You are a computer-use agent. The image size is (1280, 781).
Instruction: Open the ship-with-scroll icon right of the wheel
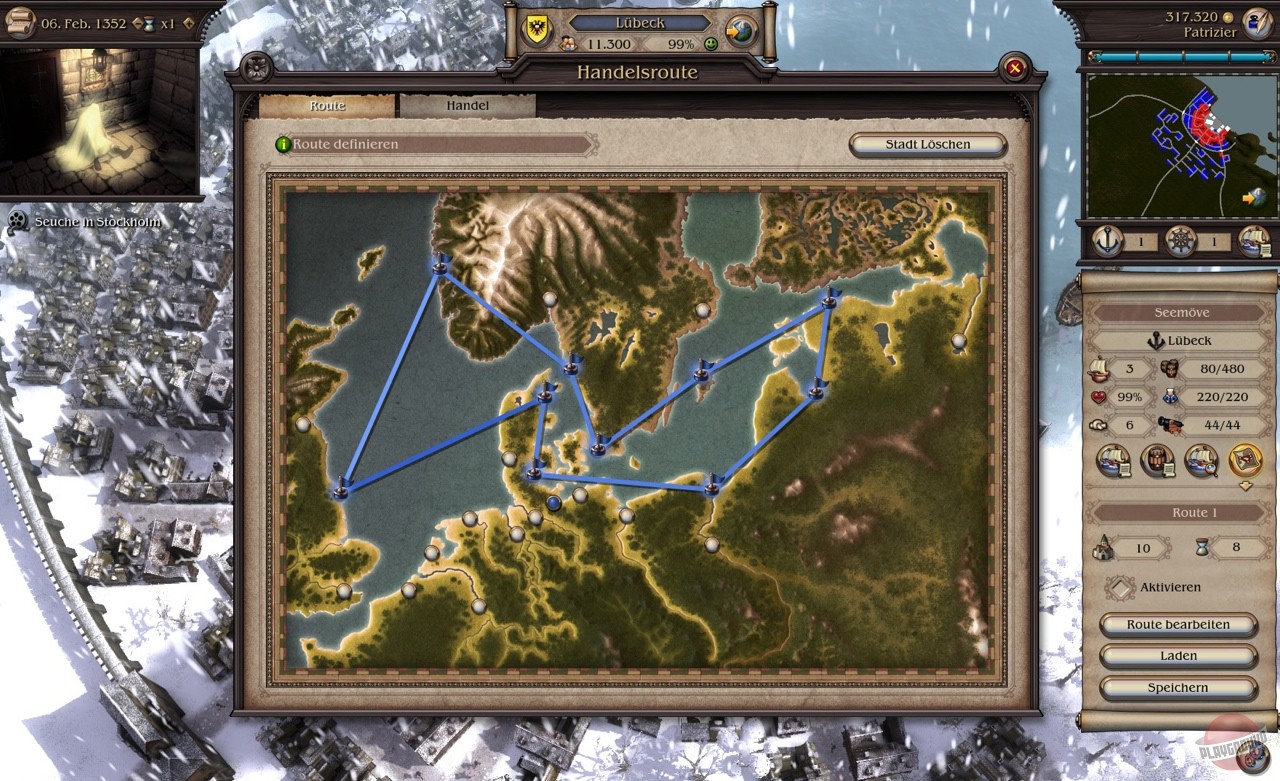coord(1253,240)
